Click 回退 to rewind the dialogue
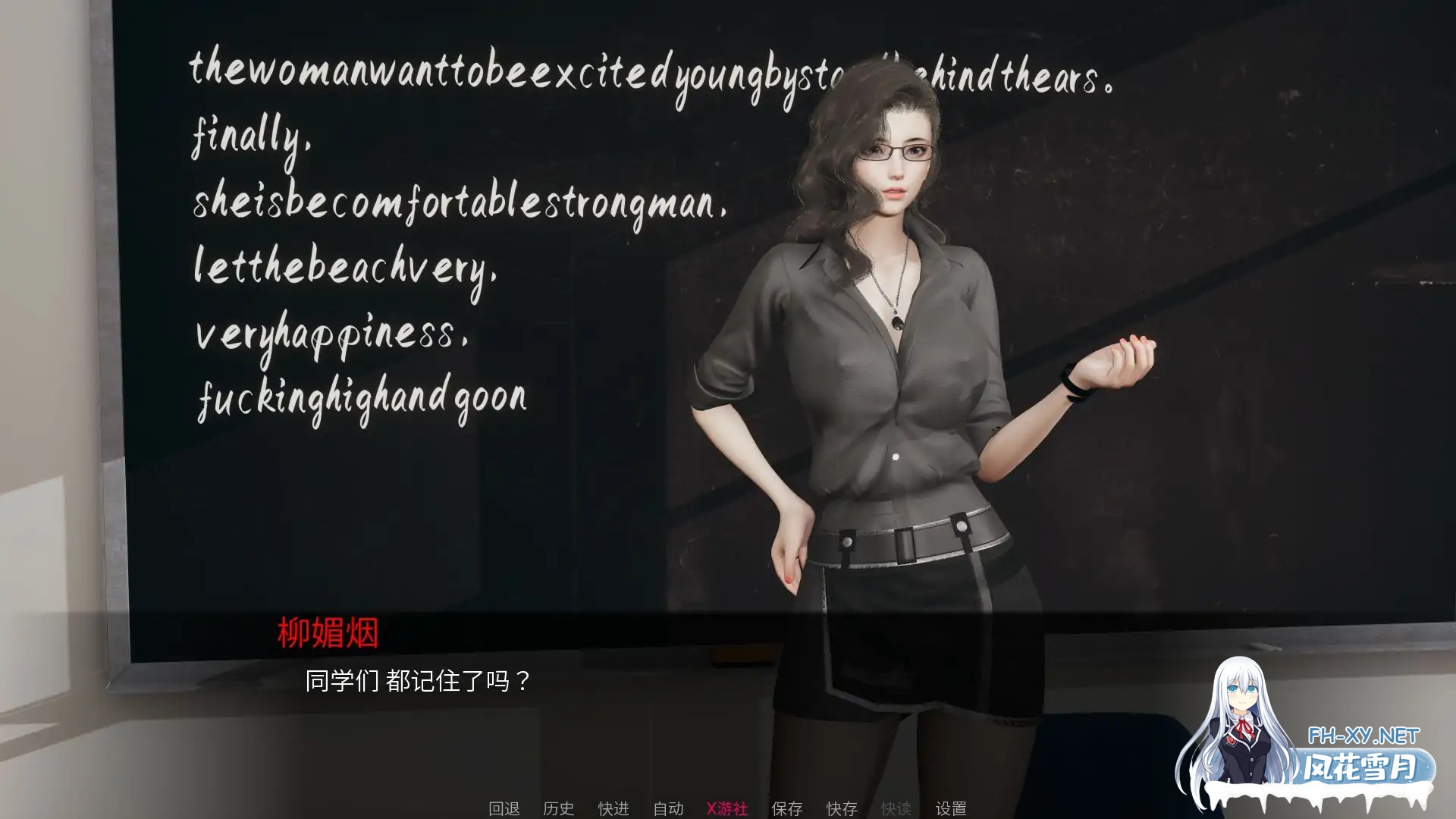1456x819 pixels. tap(504, 808)
